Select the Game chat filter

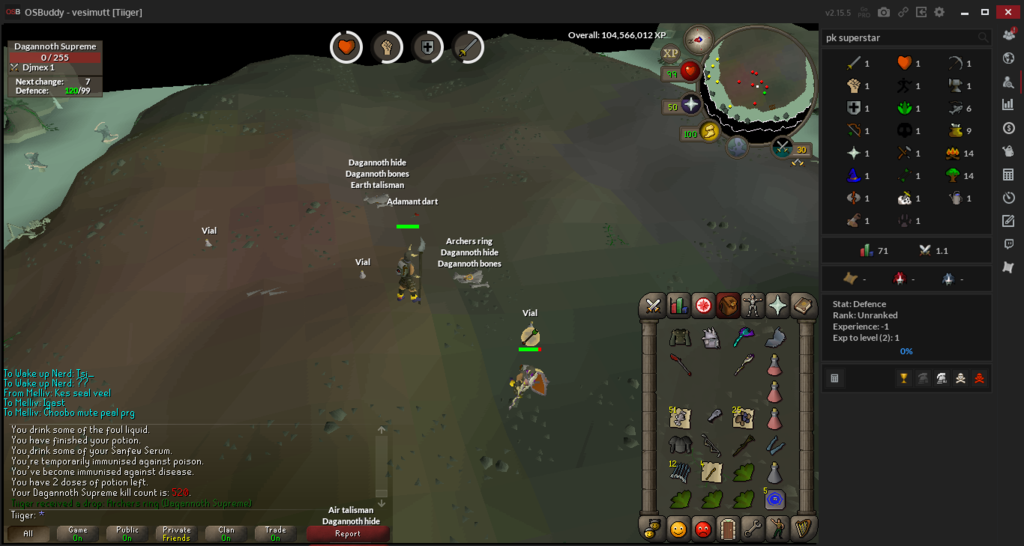[78, 533]
